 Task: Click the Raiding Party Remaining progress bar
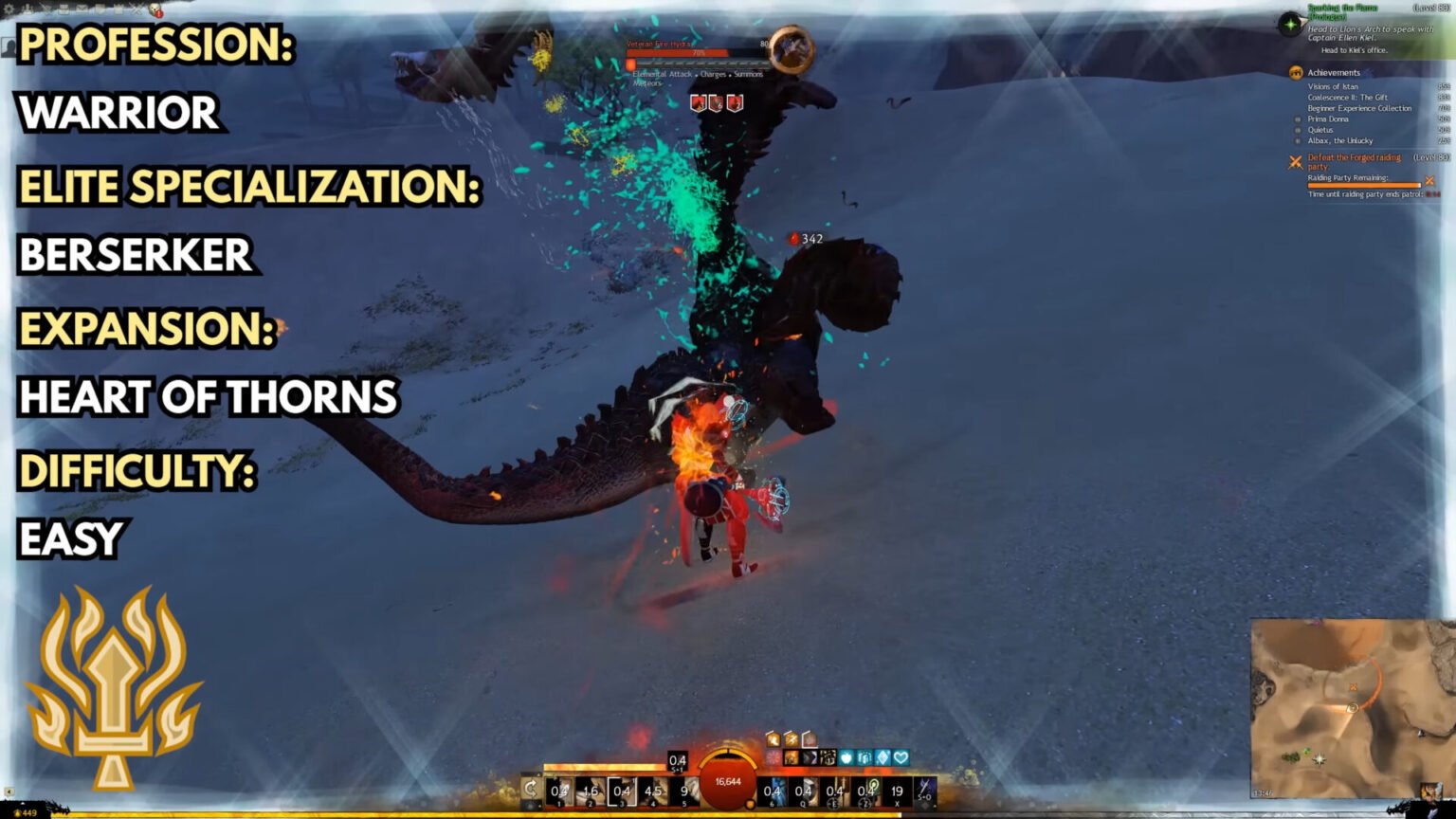click(1363, 185)
